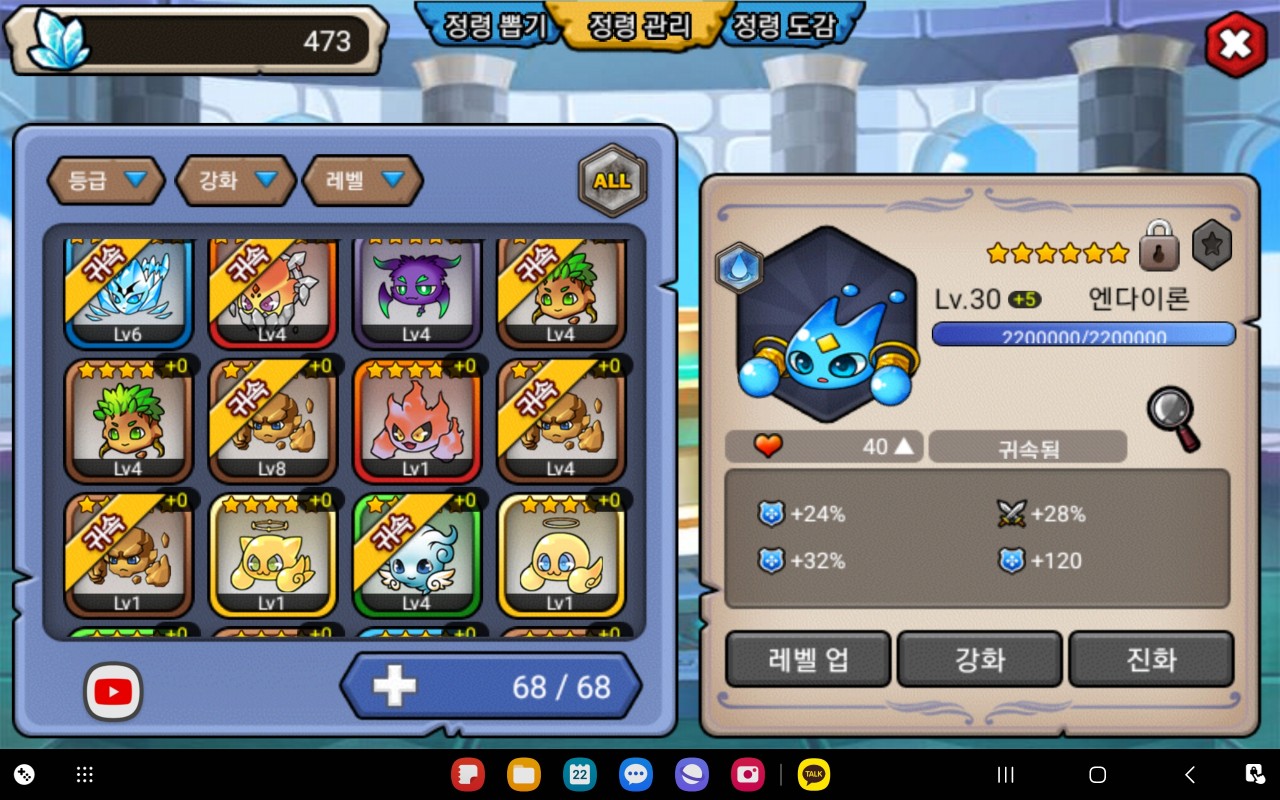1280x800 pixels.
Task: Close the spirit management screen
Action: point(1235,45)
